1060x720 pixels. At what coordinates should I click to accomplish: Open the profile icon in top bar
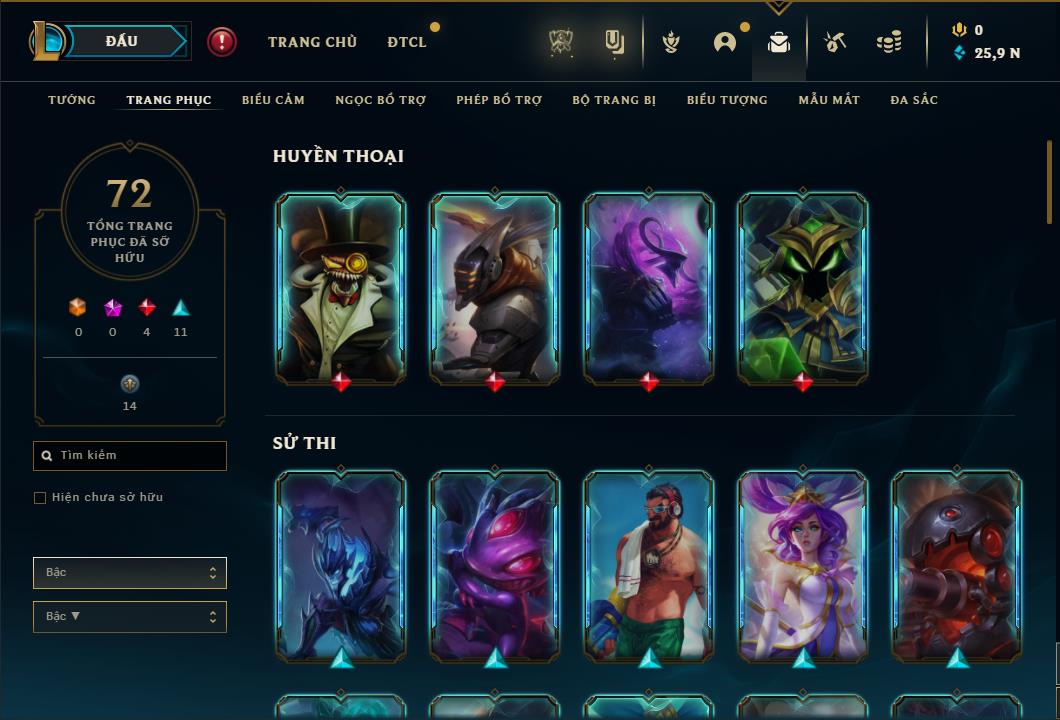coord(725,42)
